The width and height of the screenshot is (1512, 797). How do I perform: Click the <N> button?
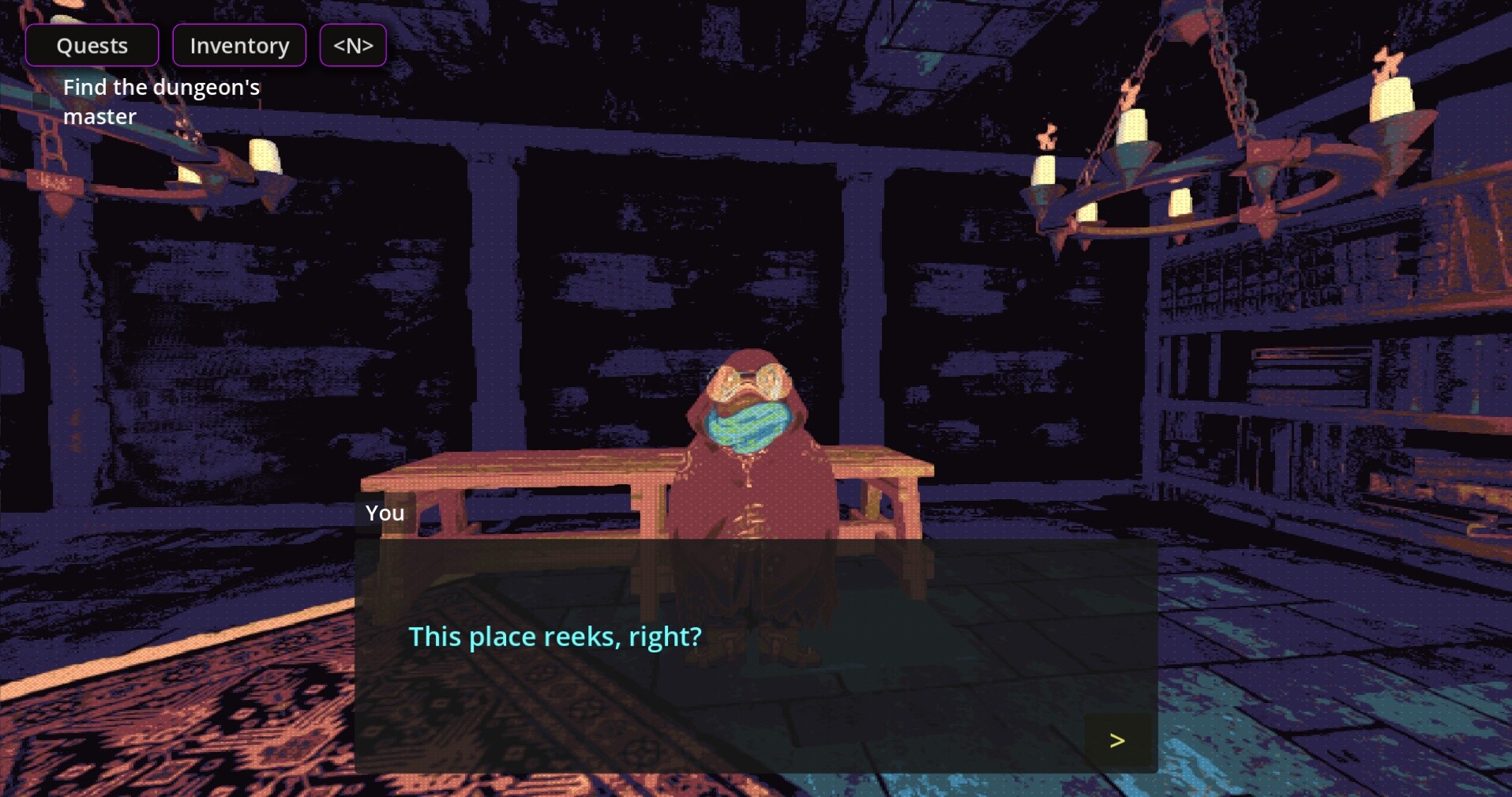coord(352,45)
